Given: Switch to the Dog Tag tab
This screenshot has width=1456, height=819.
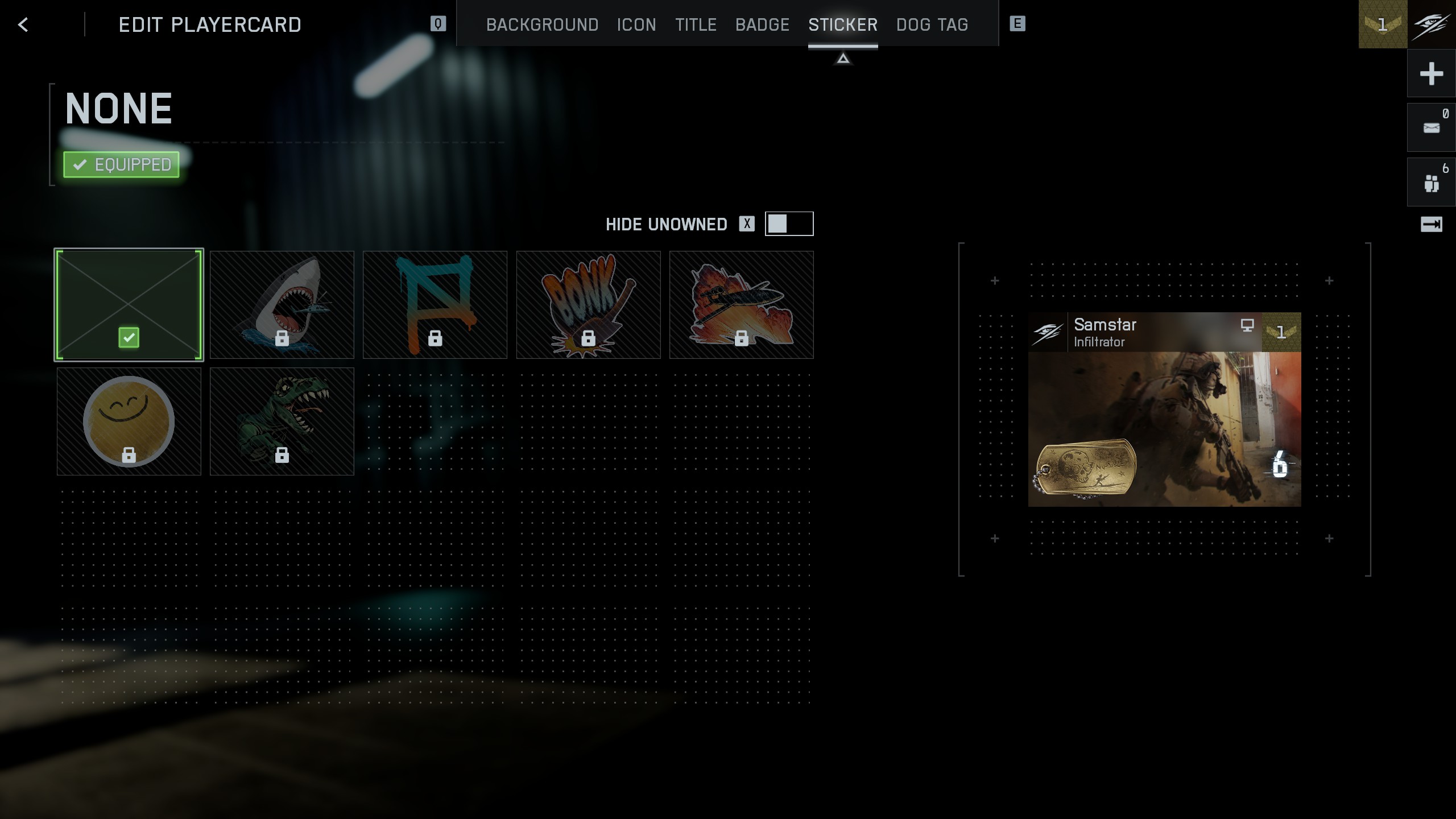Looking at the screenshot, I should [932, 24].
